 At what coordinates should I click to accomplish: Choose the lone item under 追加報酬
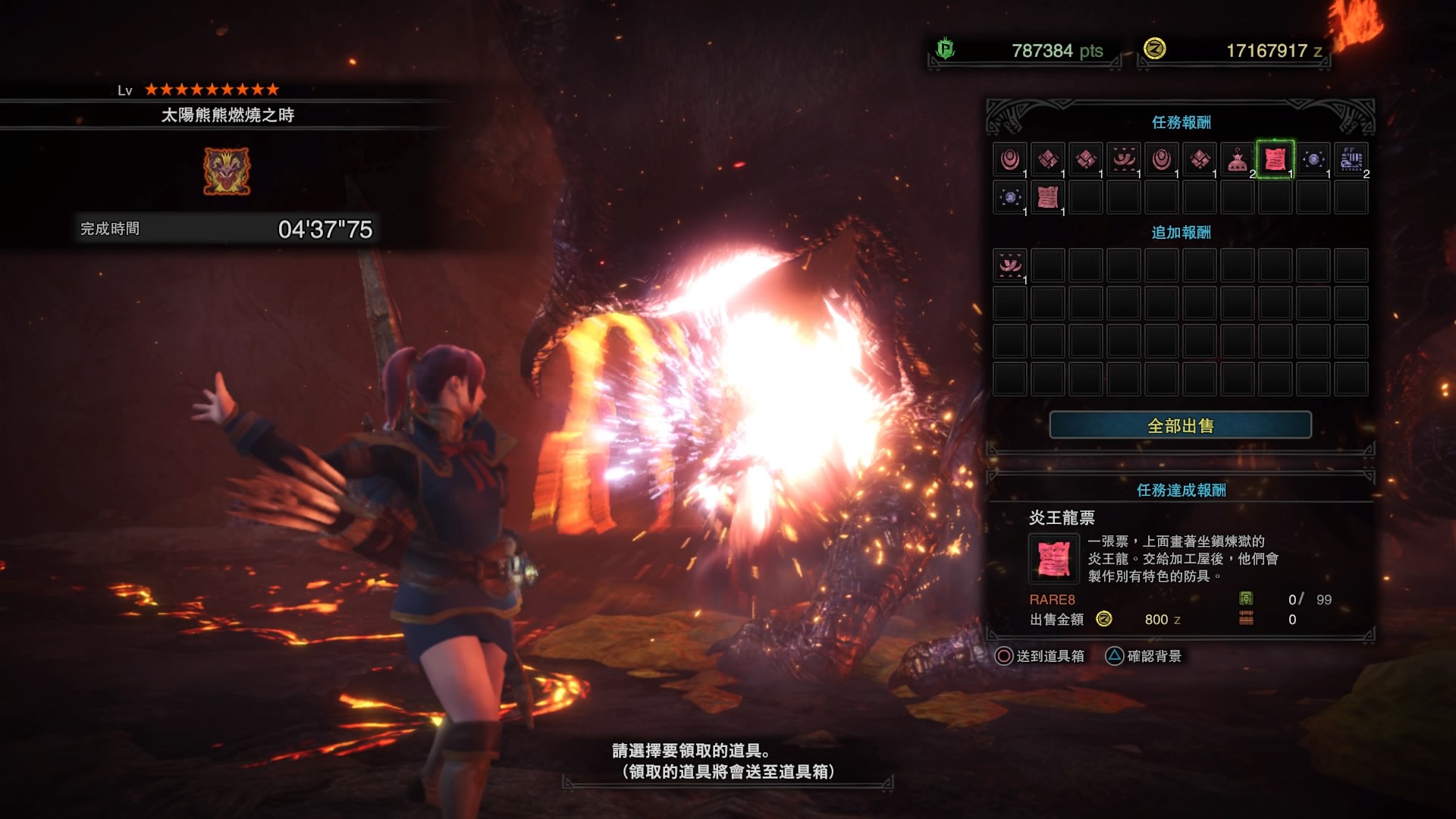click(x=1009, y=265)
